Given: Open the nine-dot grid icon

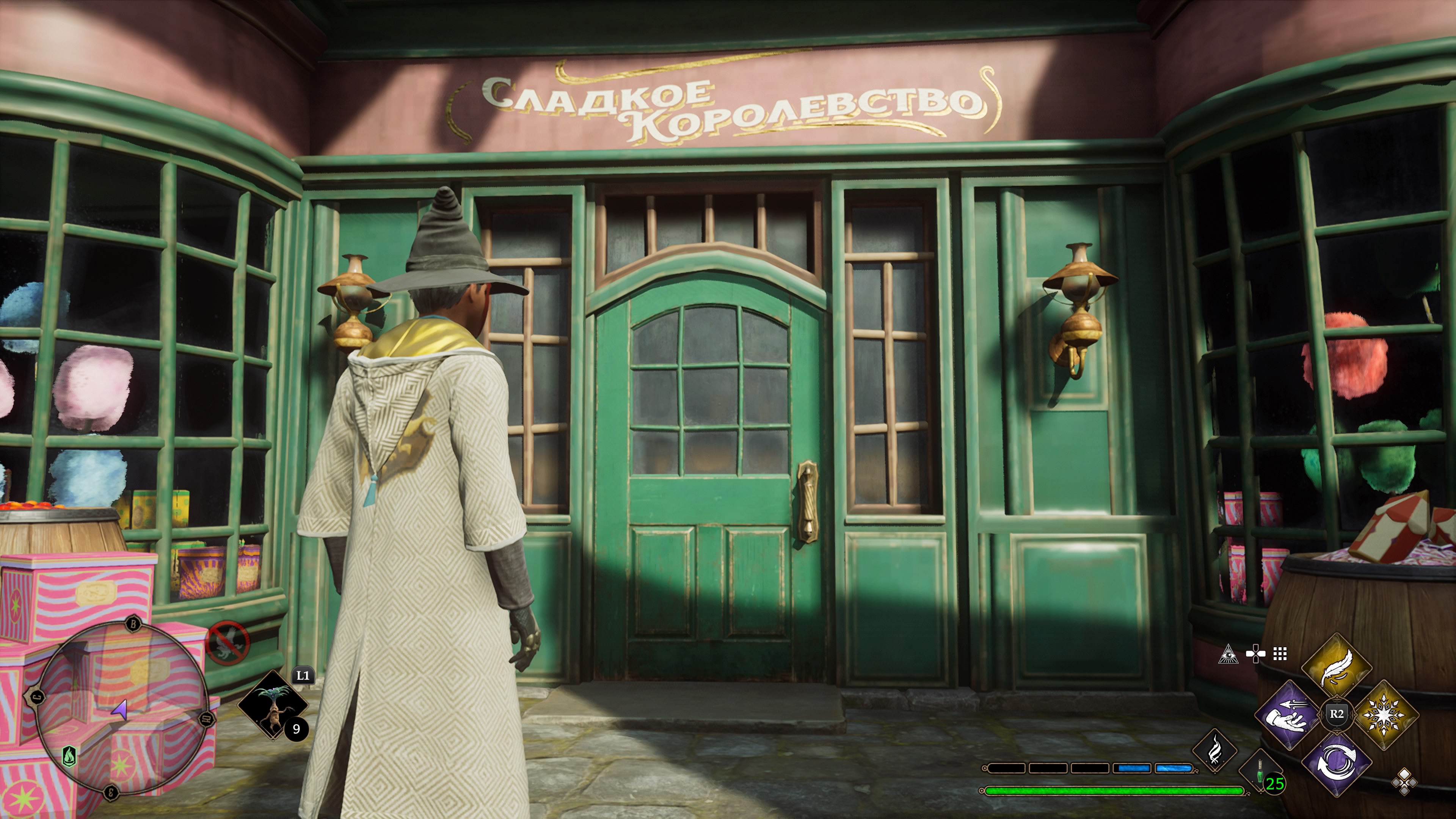Looking at the screenshot, I should tap(1280, 654).
